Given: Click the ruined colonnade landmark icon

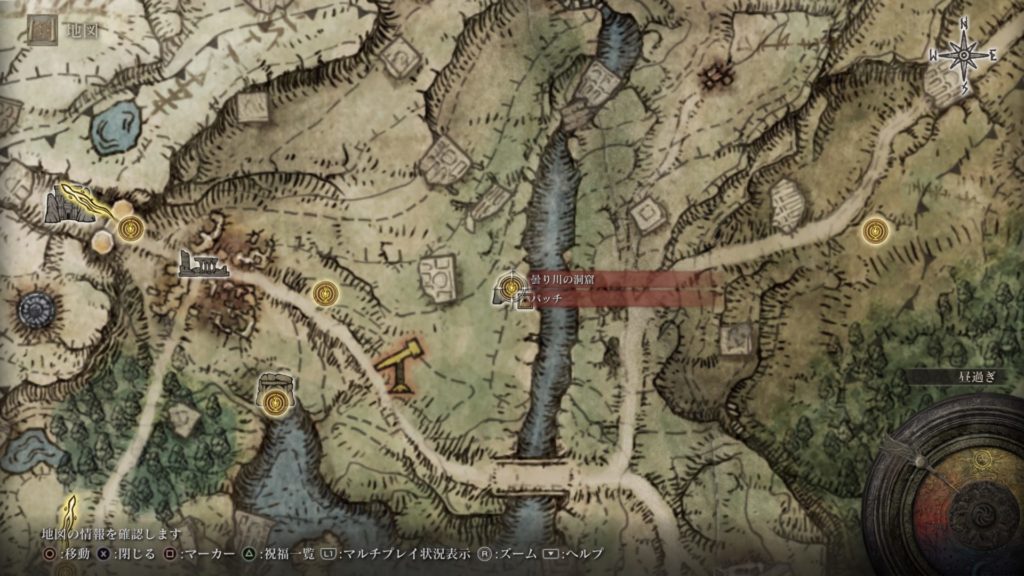Looking at the screenshot, I should (x=203, y=264).
